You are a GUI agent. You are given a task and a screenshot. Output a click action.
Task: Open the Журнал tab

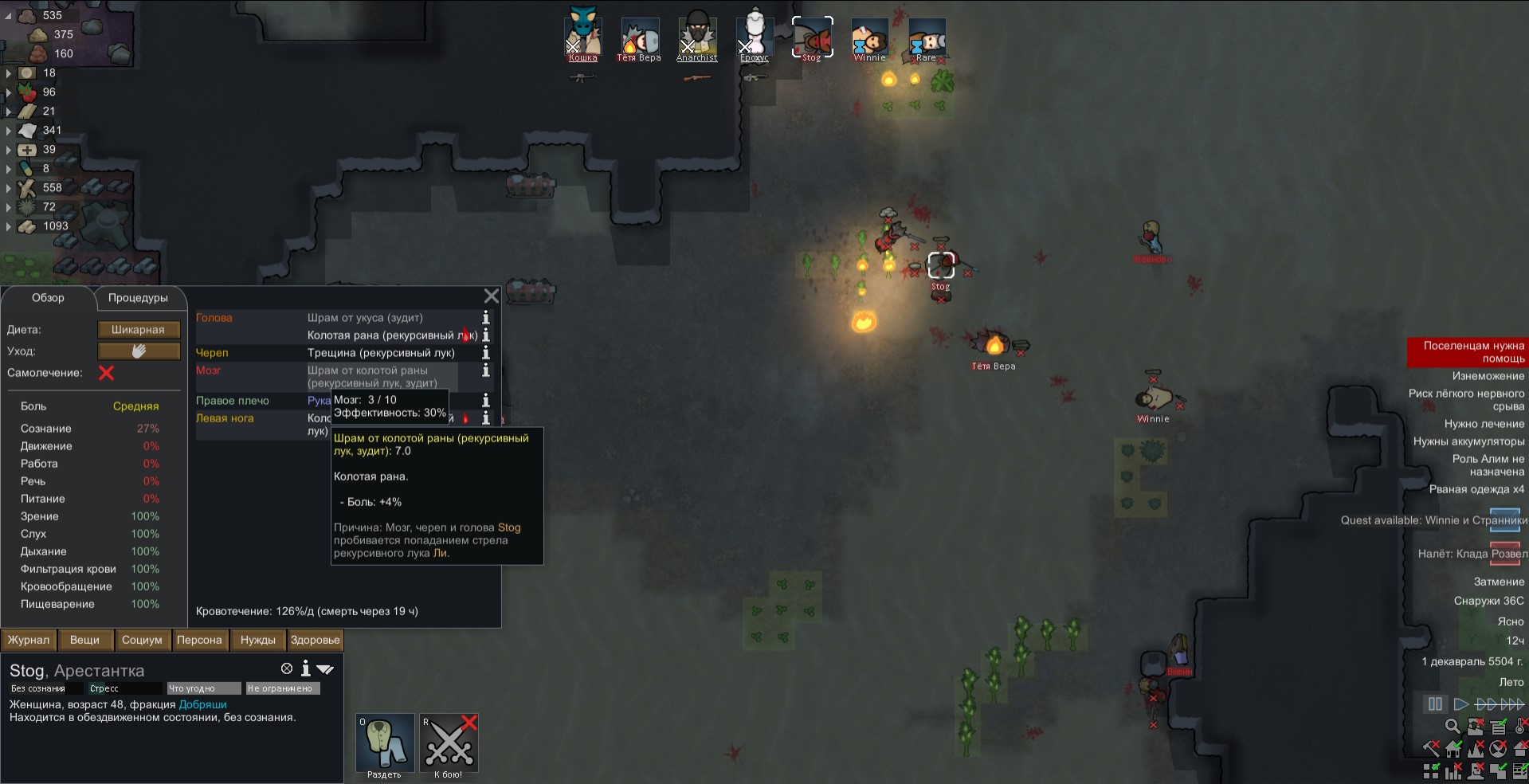click(29, 640)
